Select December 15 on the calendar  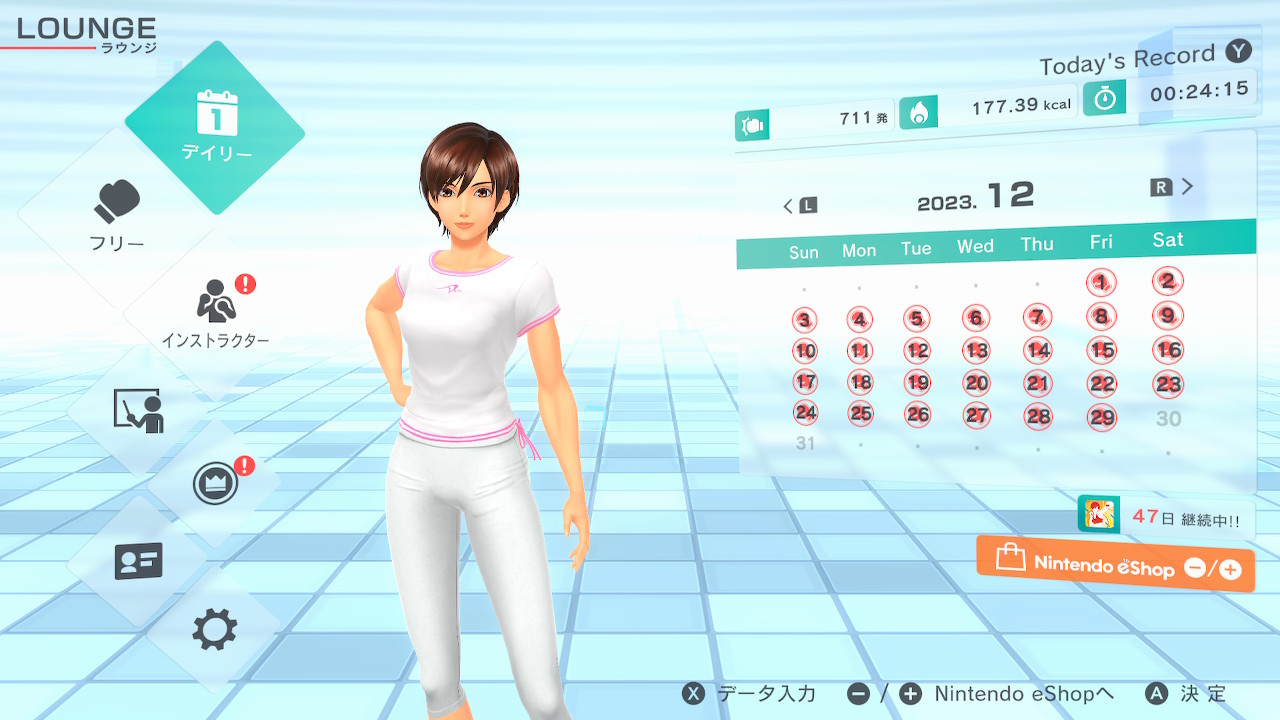1102,350
